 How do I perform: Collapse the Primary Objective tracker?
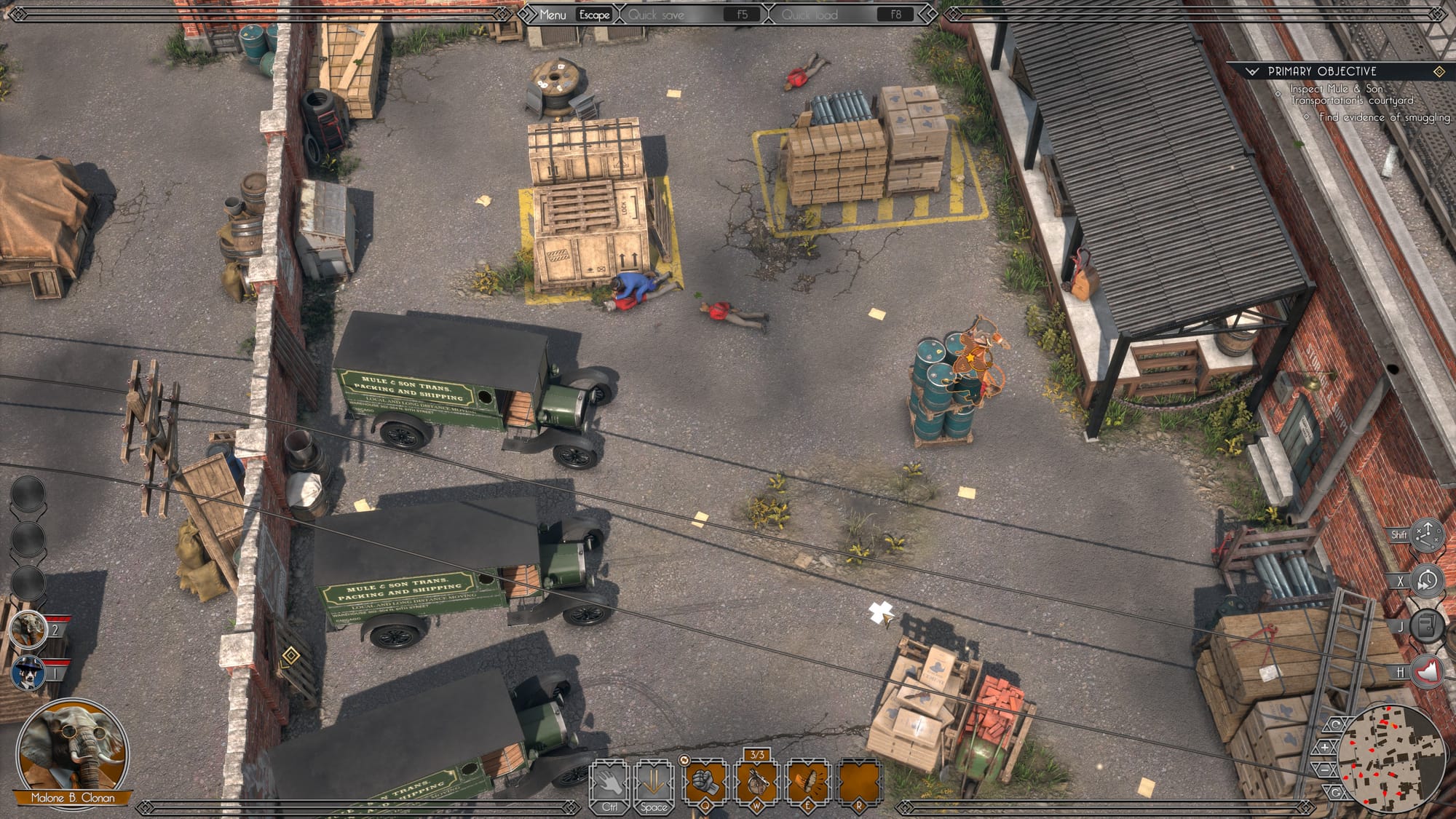(x=1252, y=71)
